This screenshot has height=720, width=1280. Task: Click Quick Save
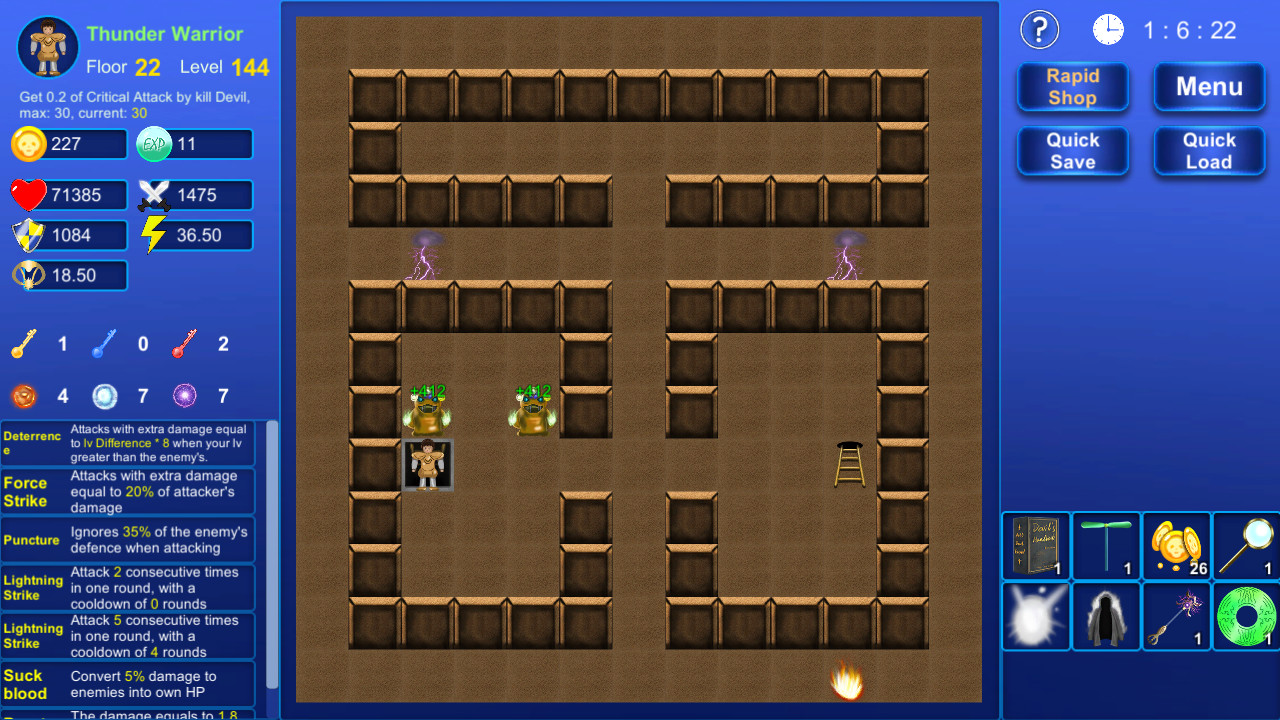1072,150
